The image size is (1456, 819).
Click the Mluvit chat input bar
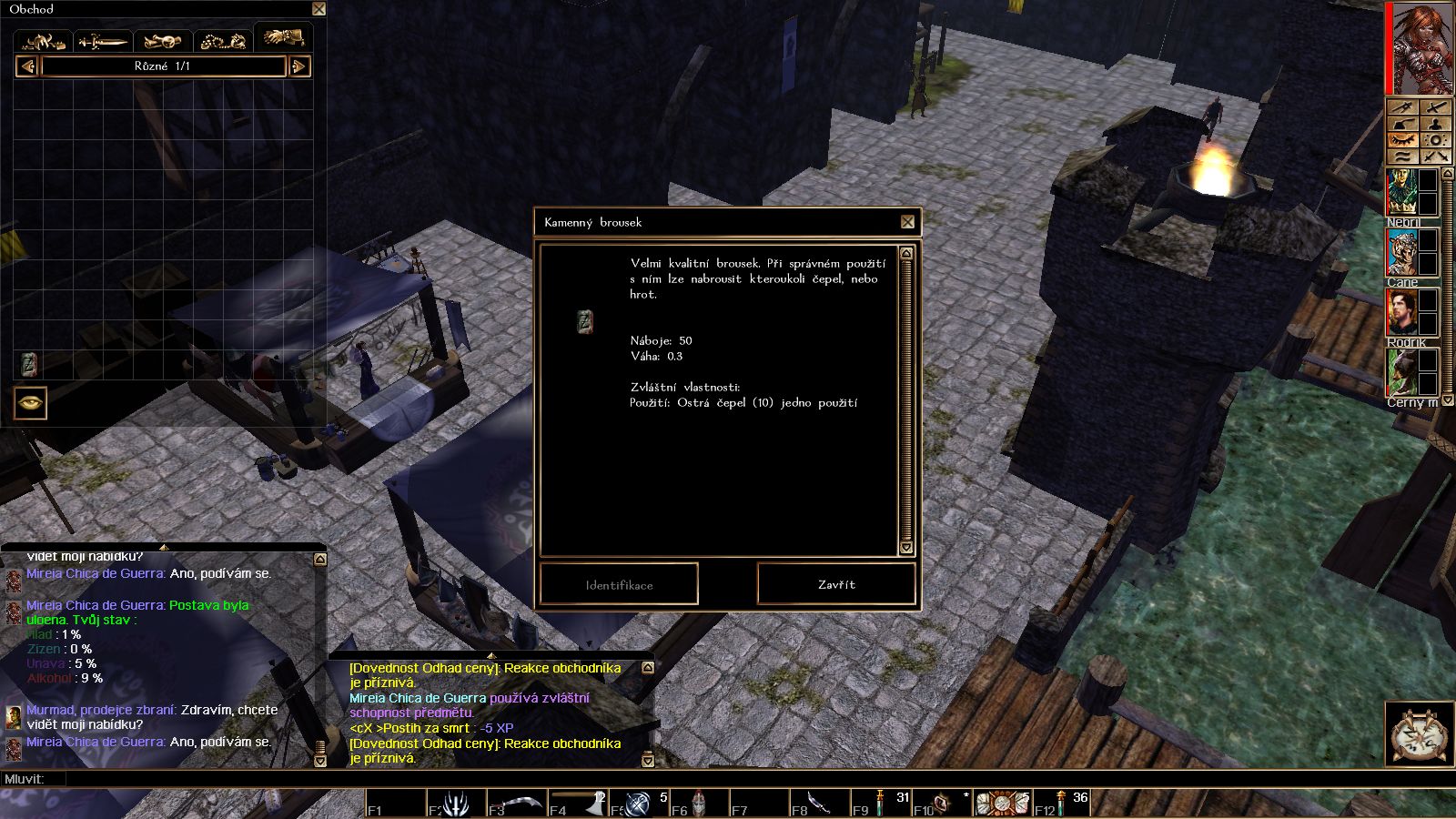click(x=637, y=779)
